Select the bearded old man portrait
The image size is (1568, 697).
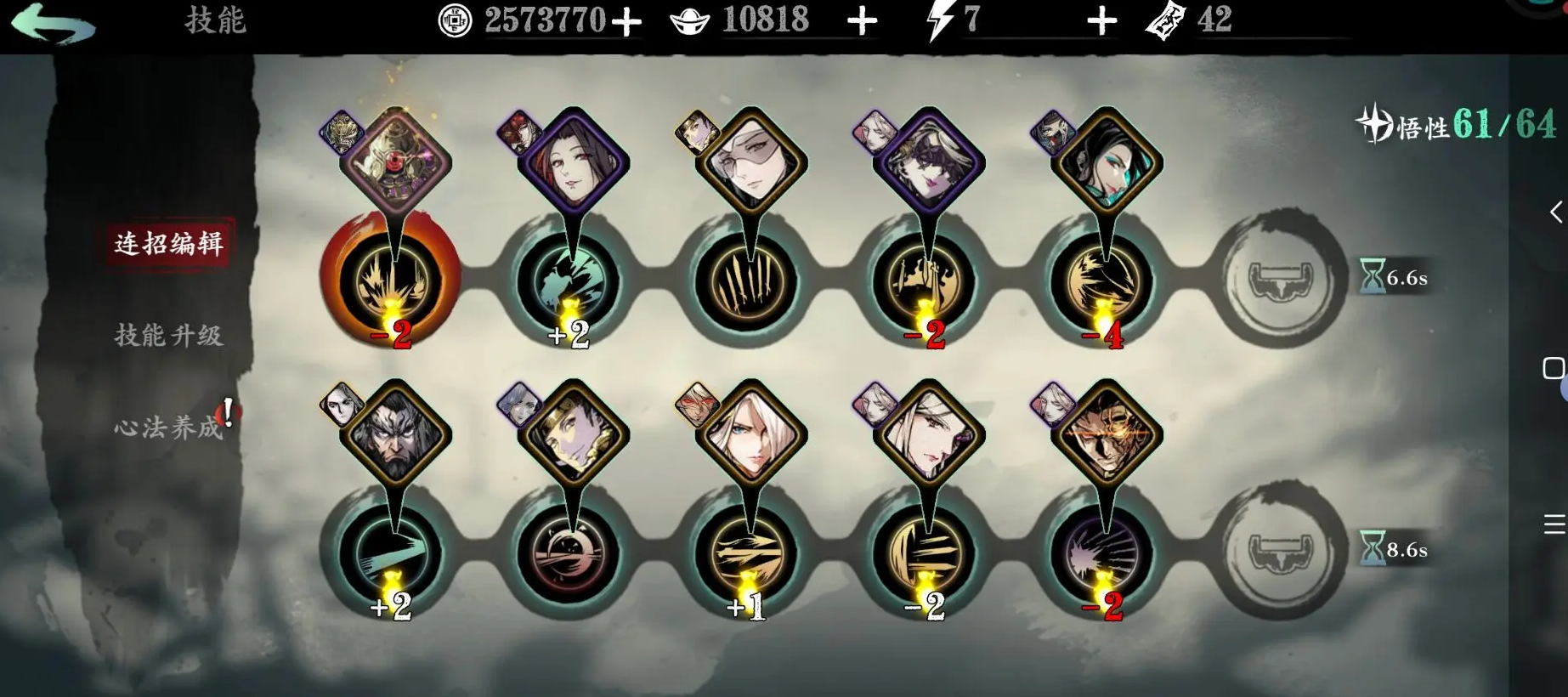click(395, 433)
